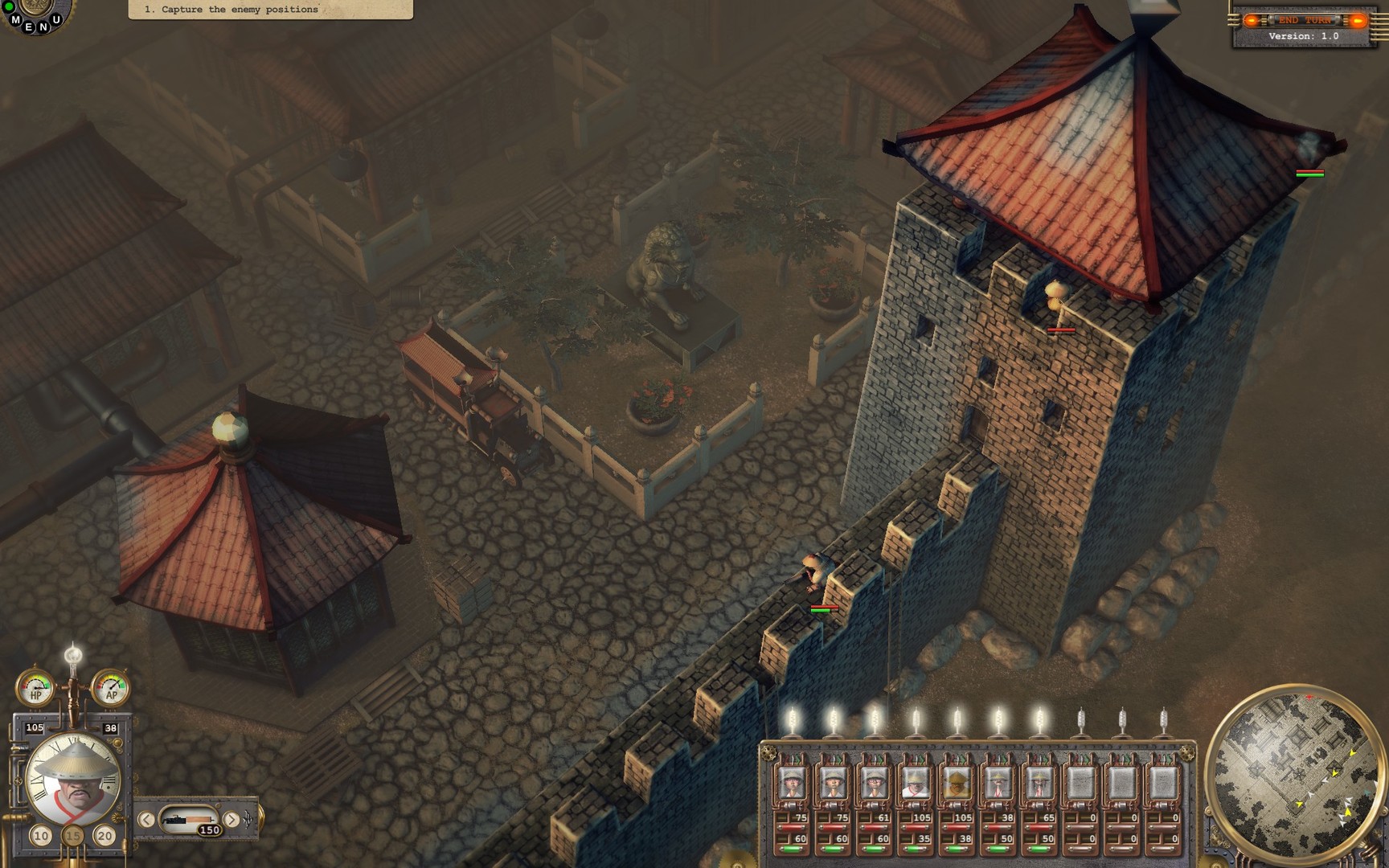Click the right arrow to cycle weapons
This screenshot has height=868, width=1389.
pyautogui.click(x=231, y=820)
